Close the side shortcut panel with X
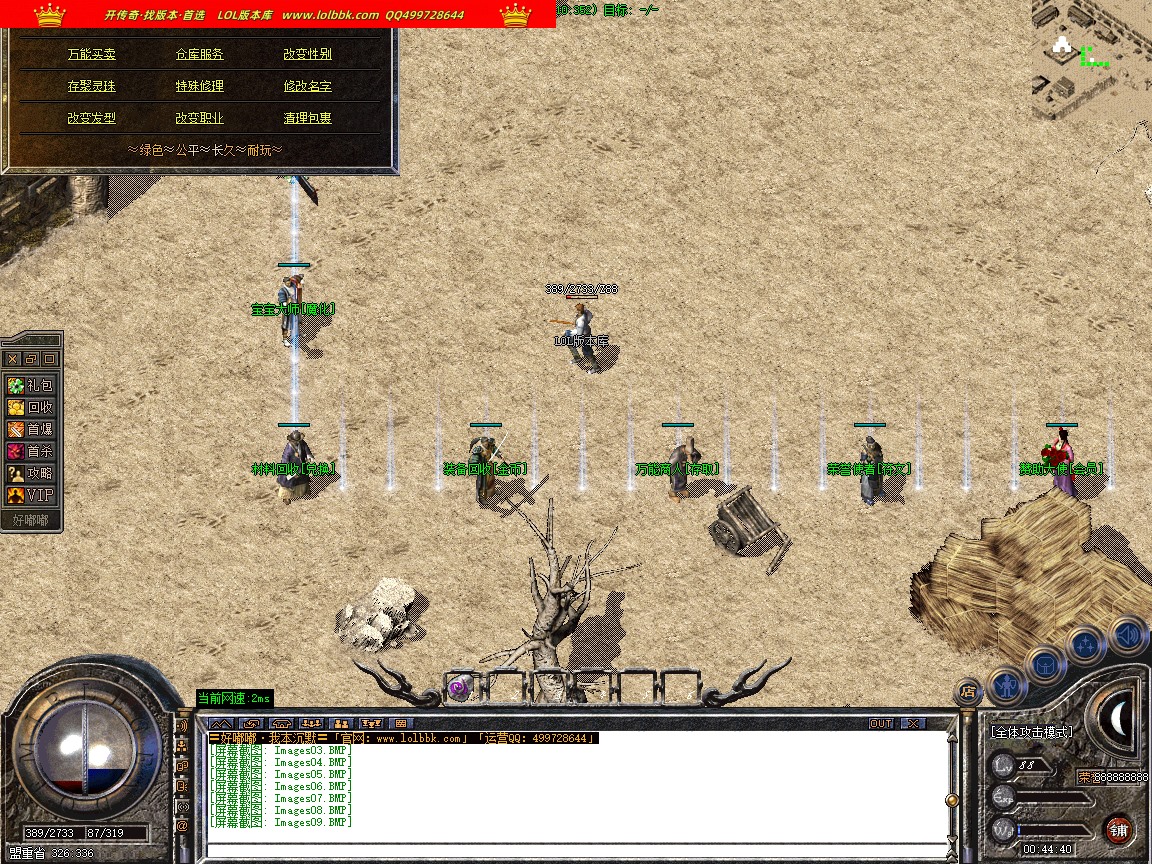The width and height of the screenshot is (1152, 864). point(13,358)
